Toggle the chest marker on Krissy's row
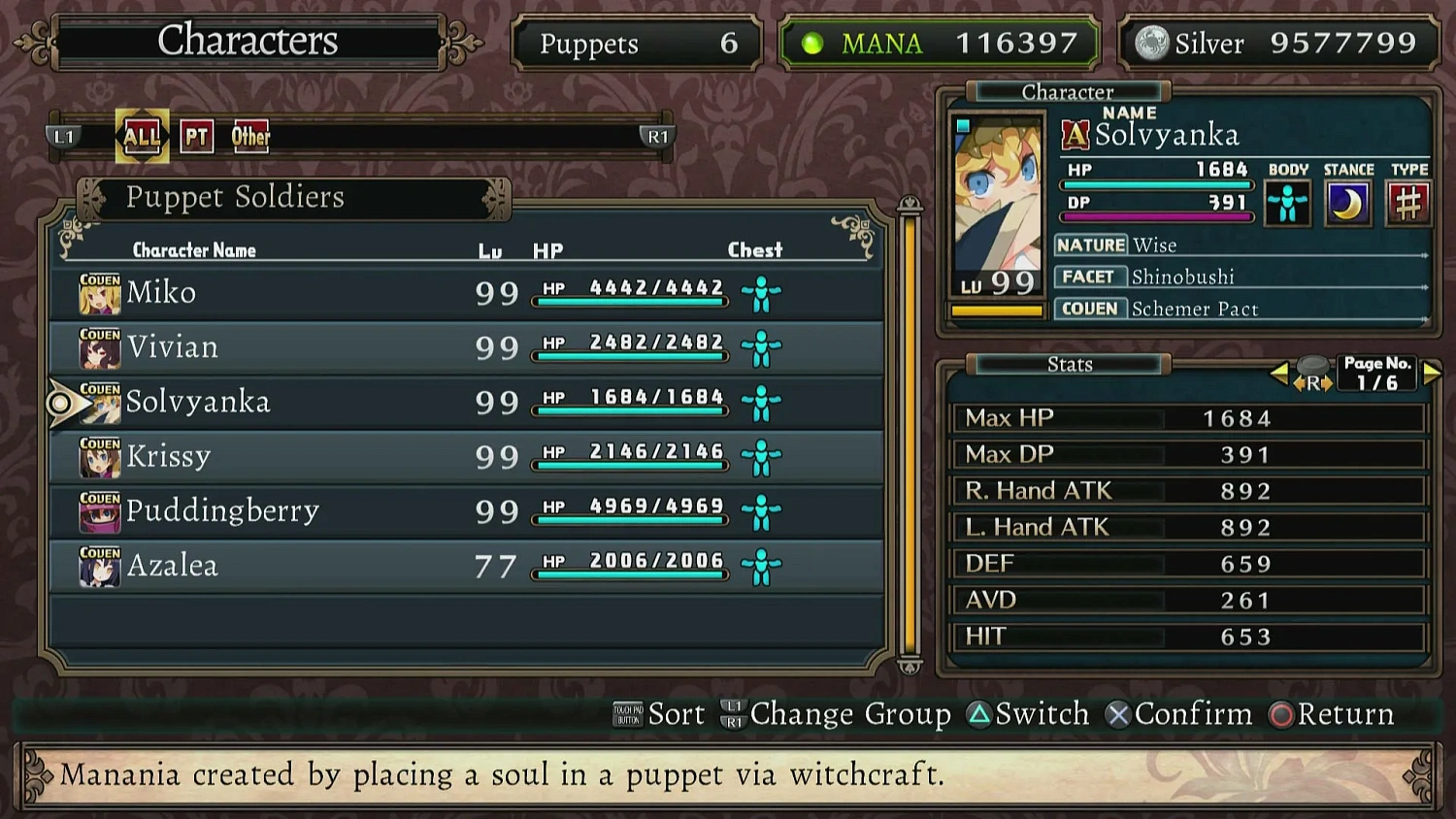Image resolution: width=1456 pixels, height=819 pixels. pyautogui.click(x=761, y=456)
